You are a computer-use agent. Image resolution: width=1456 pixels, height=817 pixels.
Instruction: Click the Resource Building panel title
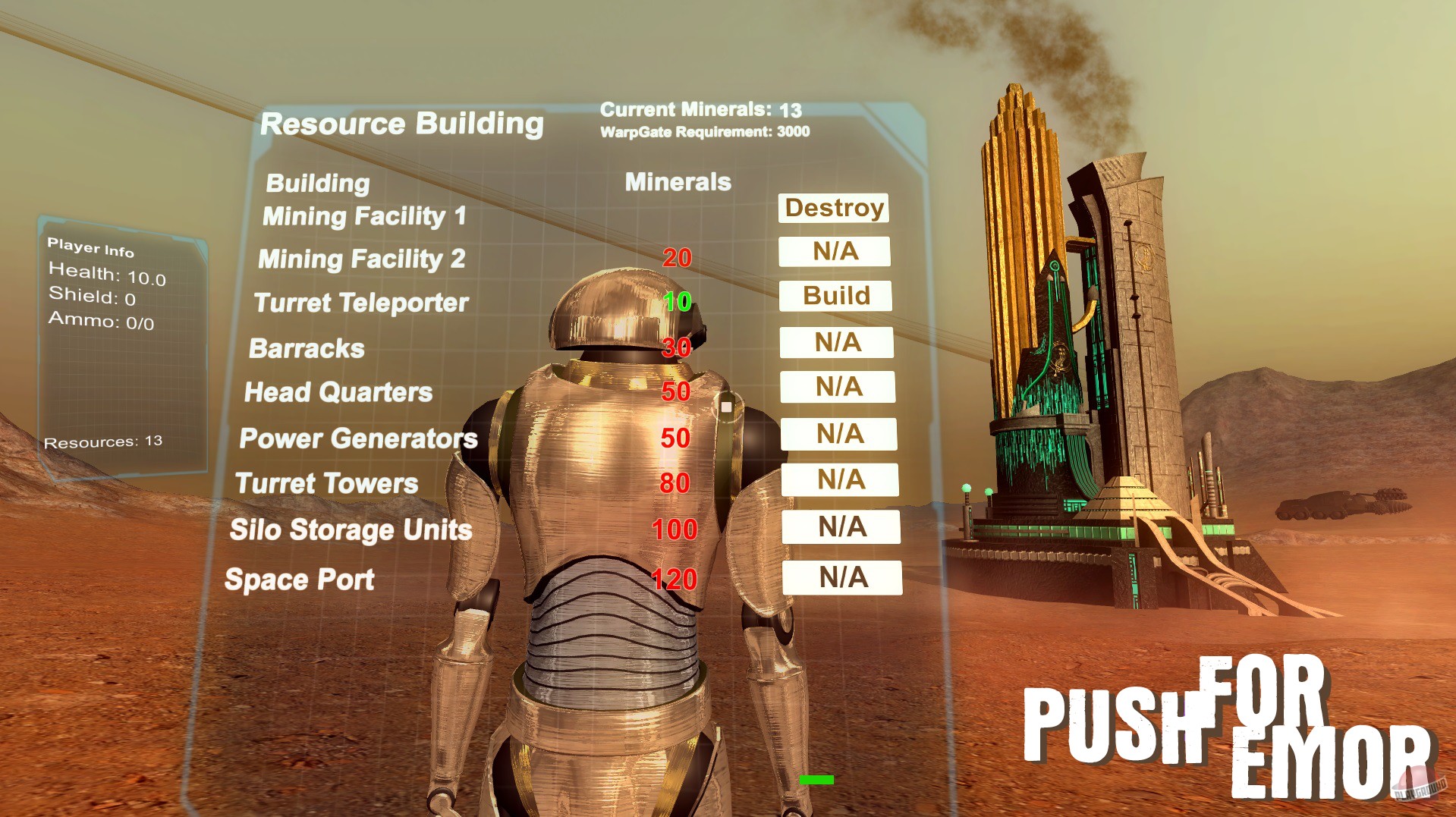(x=403, y=123)
